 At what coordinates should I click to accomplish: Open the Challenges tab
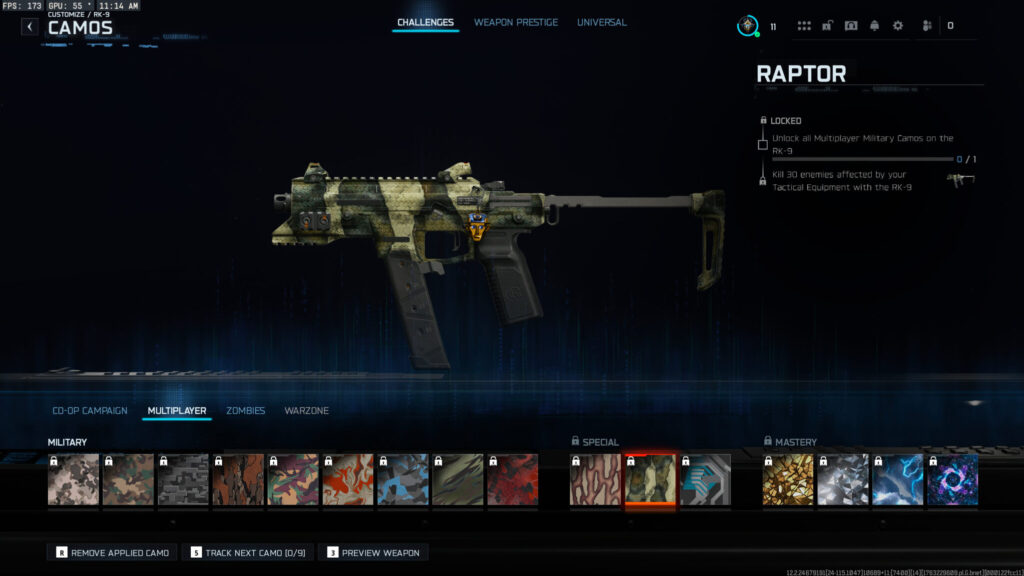[425, 22]
